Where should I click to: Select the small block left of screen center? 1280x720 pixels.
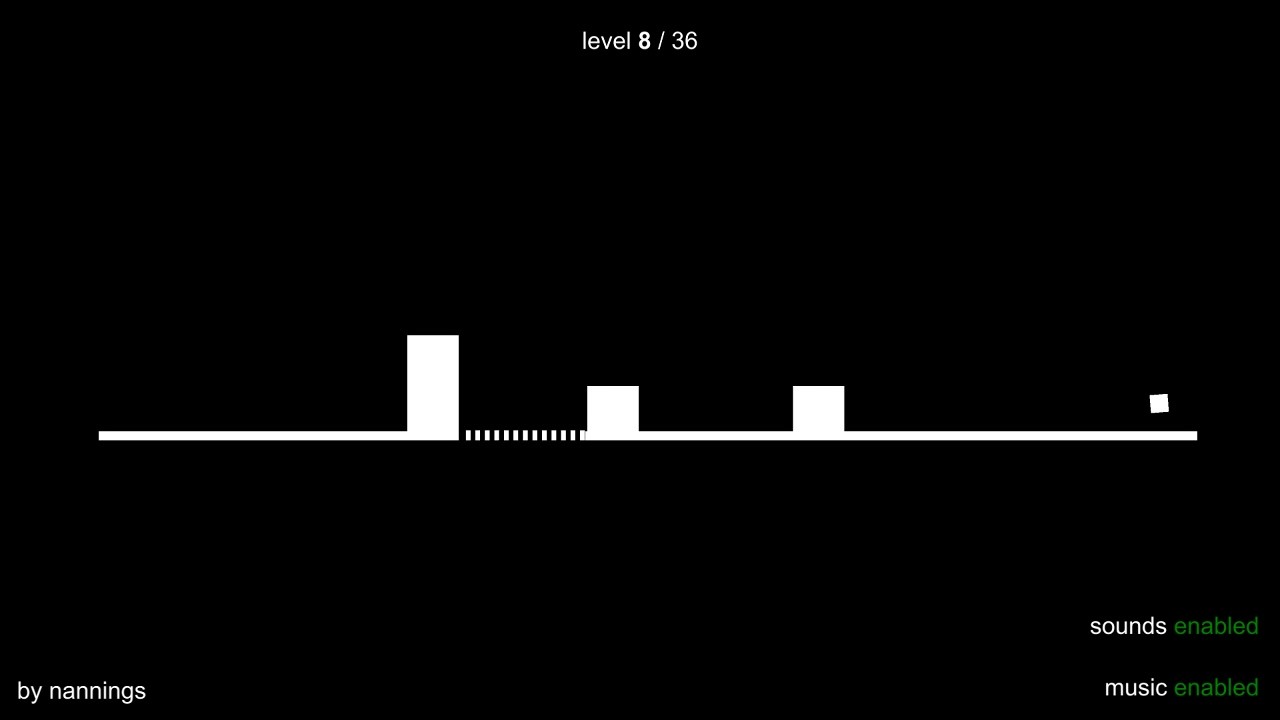(613, 409)
